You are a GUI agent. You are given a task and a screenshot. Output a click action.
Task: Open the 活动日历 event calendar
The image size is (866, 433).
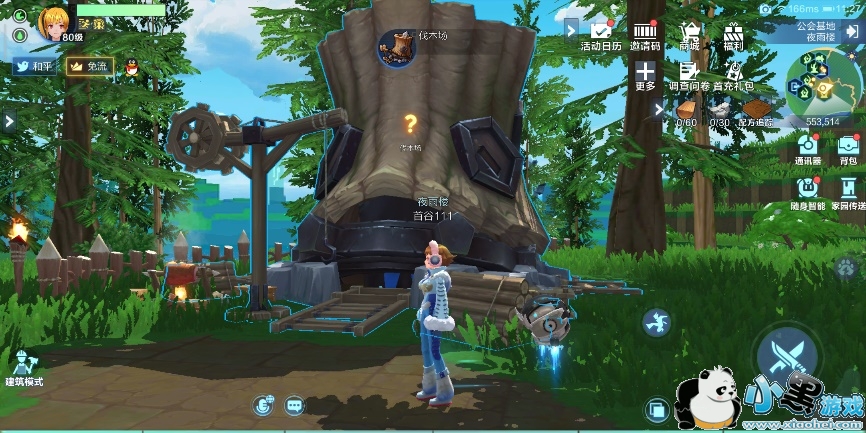[601, 35]
